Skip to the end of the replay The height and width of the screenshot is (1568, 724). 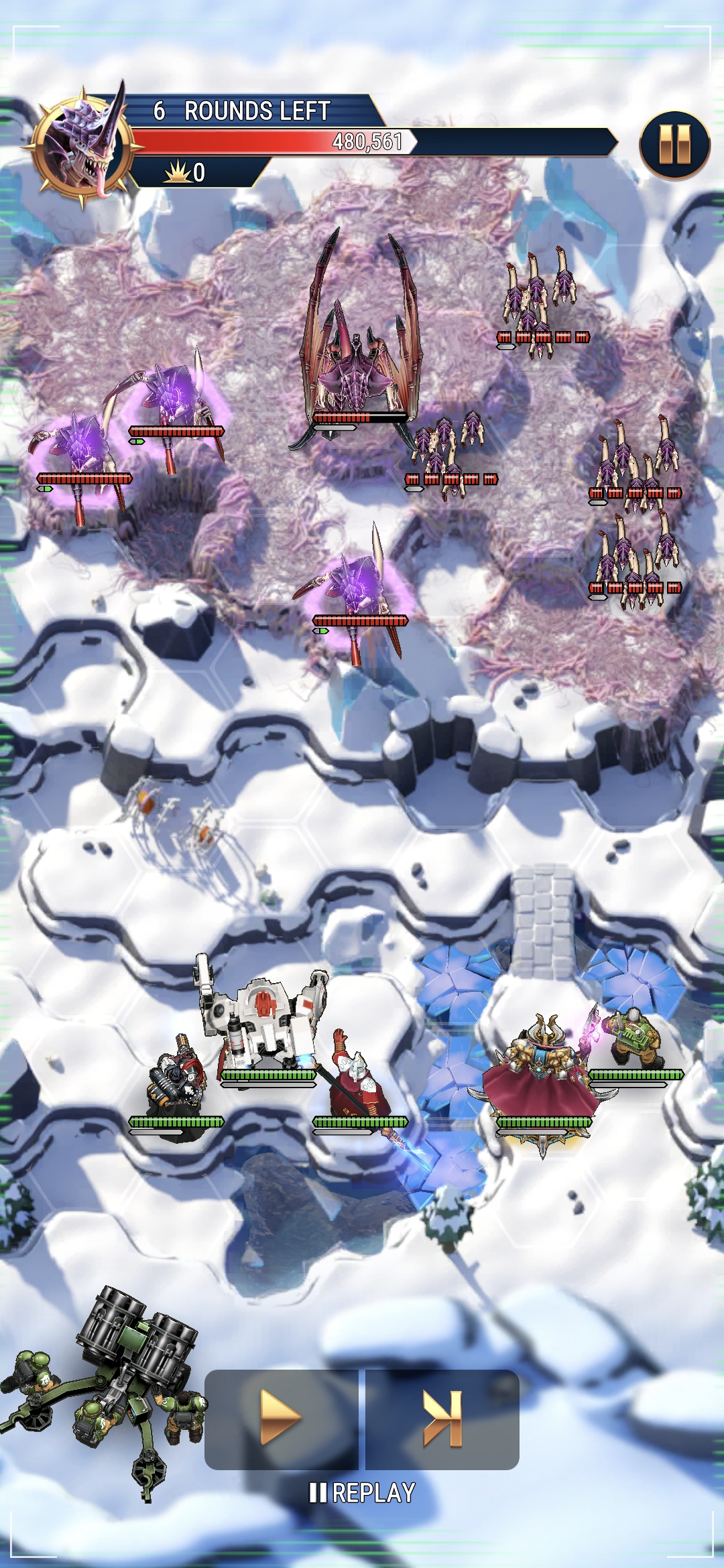point(442,1418)
